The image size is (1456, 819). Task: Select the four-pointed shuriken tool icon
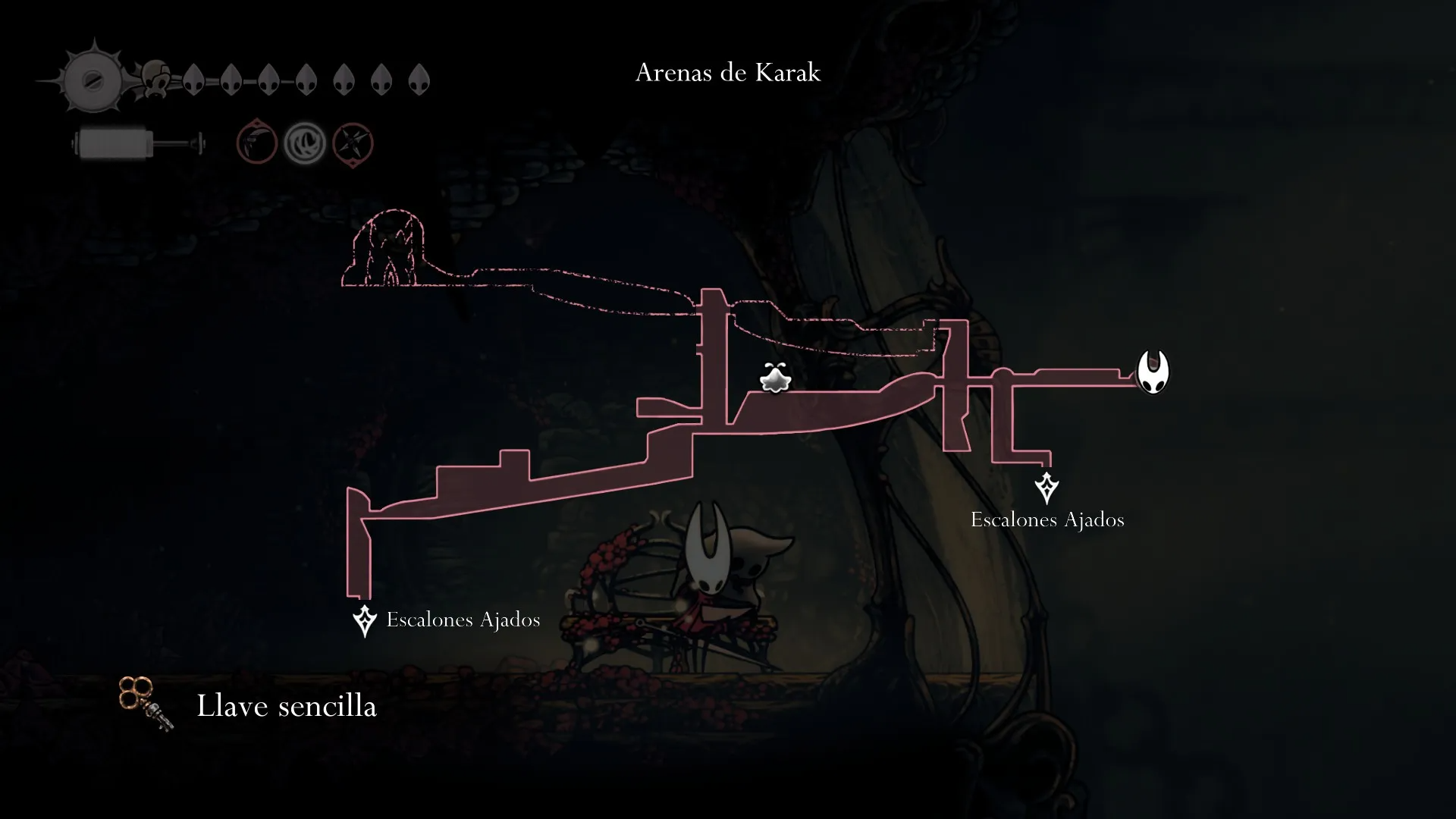point(353,143)
